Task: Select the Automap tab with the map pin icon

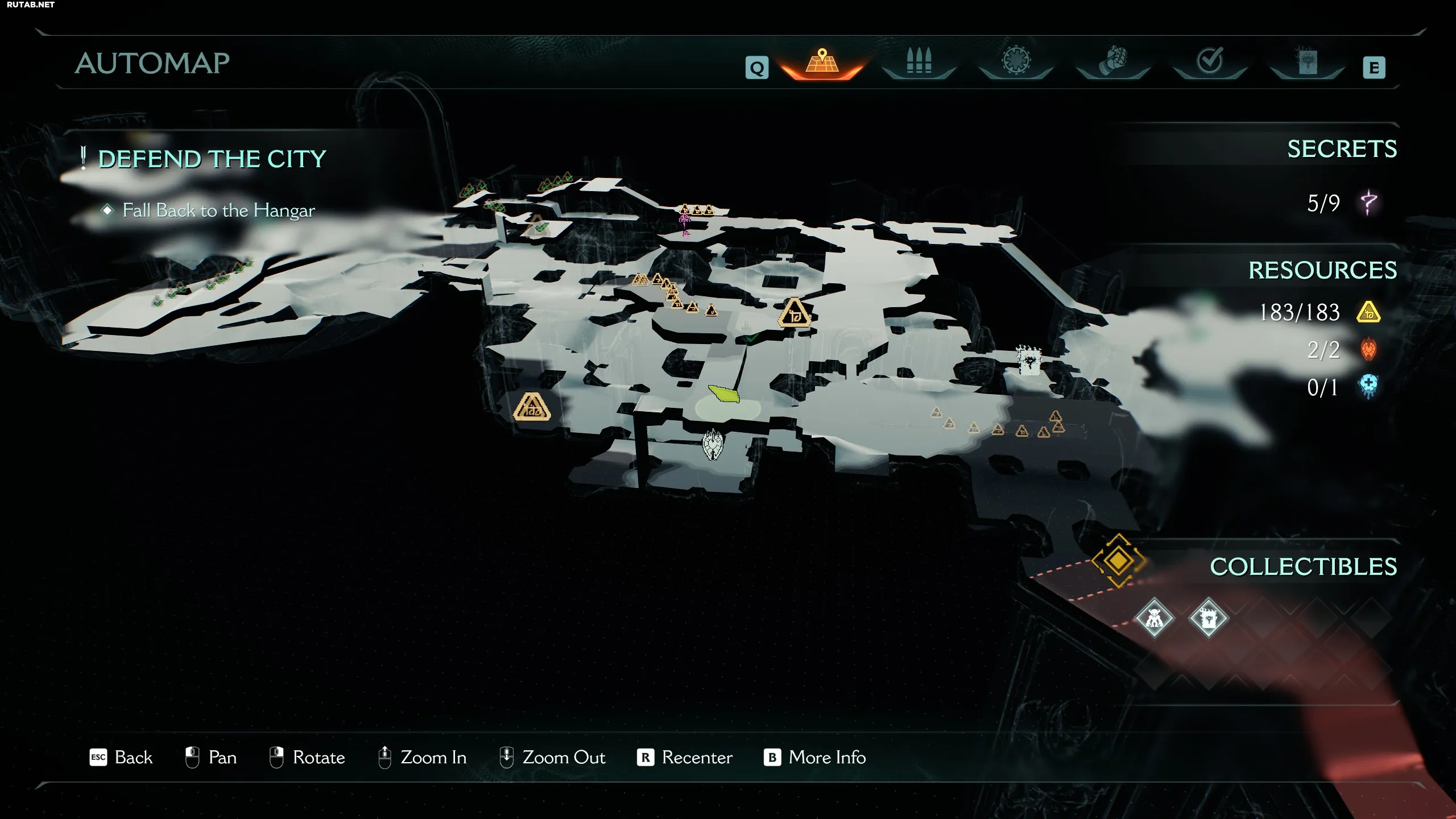Action: [x=822, y=63]
